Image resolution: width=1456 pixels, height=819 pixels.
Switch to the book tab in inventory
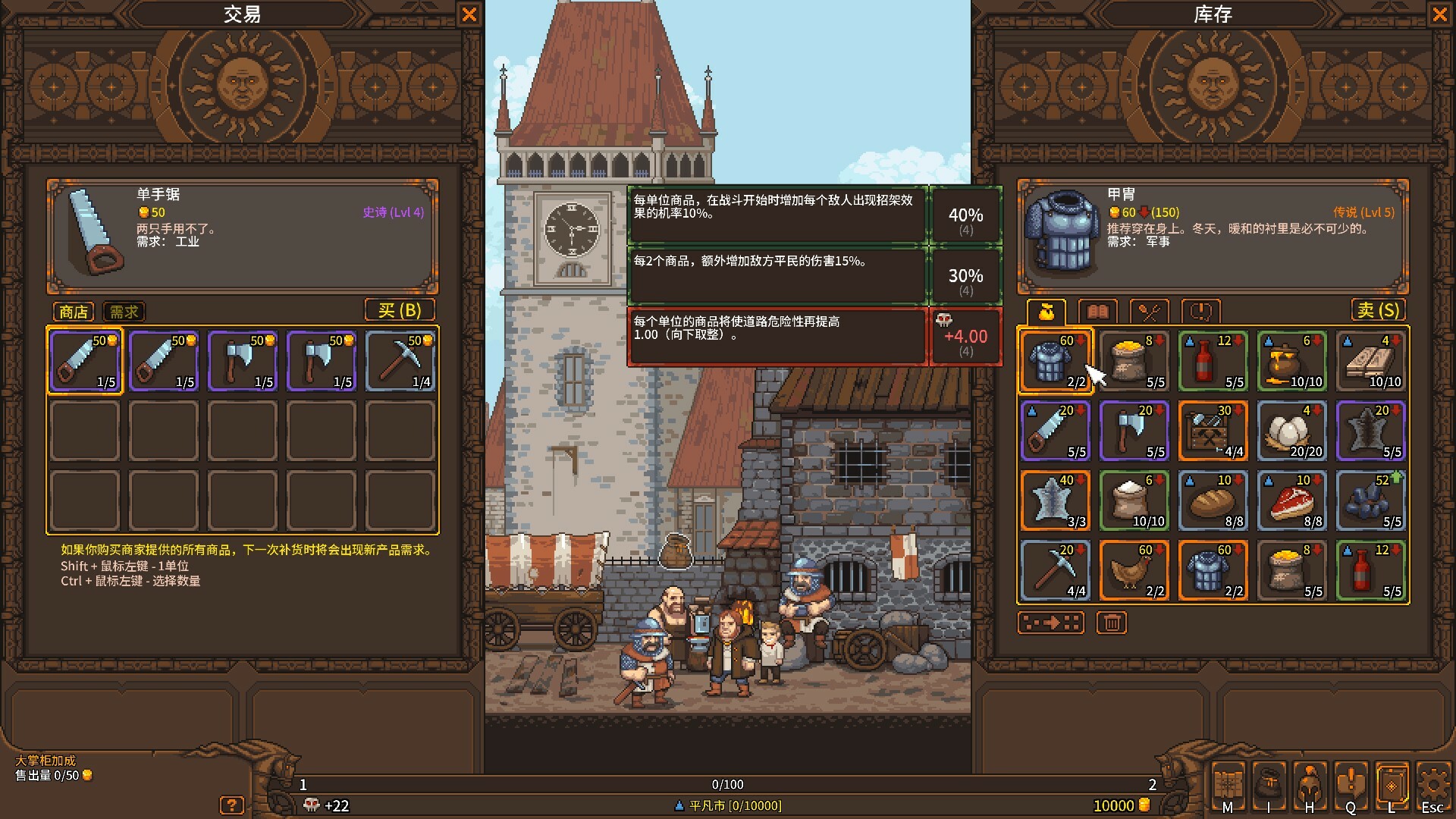point(1098,312)
